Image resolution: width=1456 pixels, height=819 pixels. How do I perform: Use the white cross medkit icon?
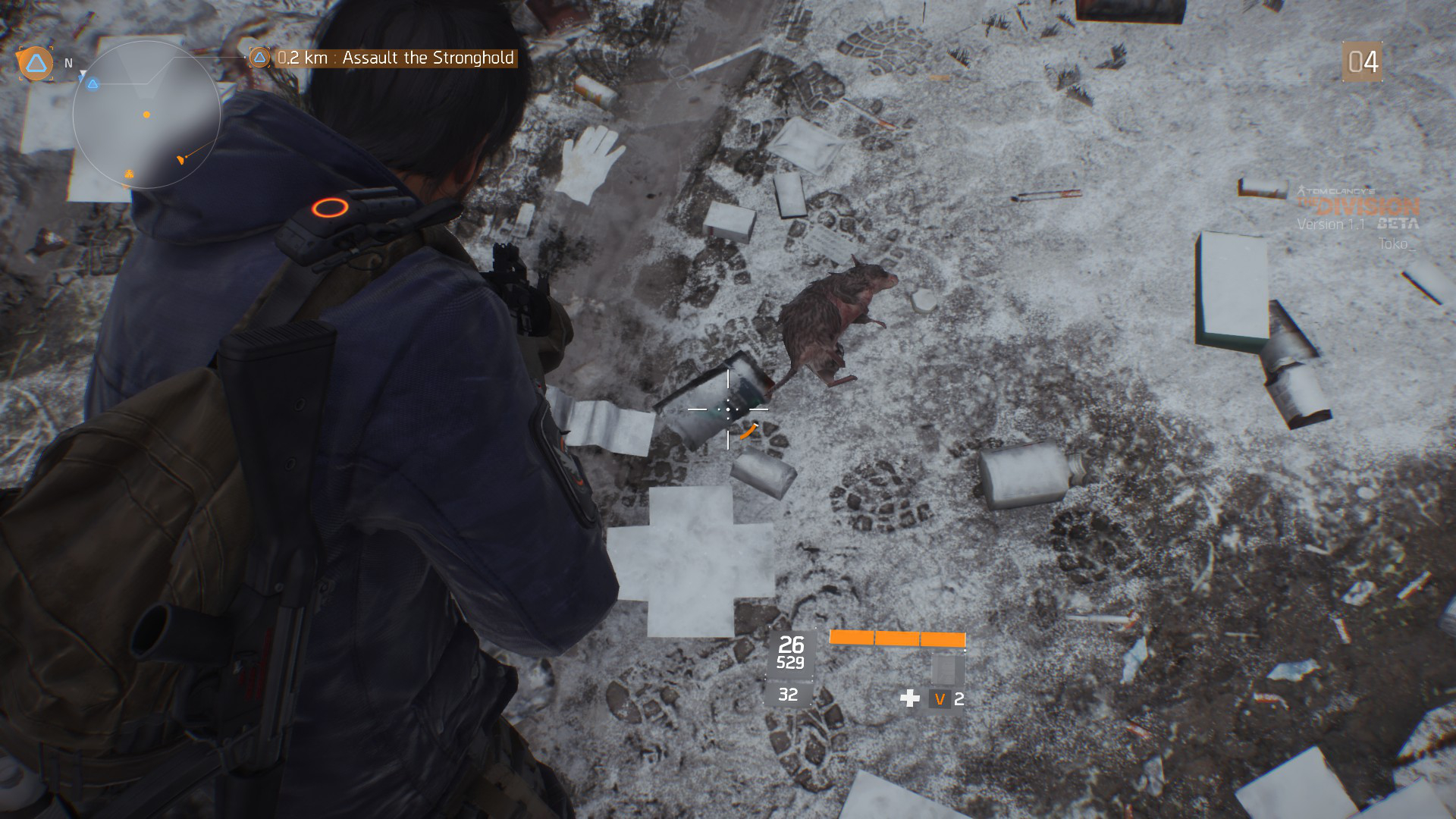909,698
